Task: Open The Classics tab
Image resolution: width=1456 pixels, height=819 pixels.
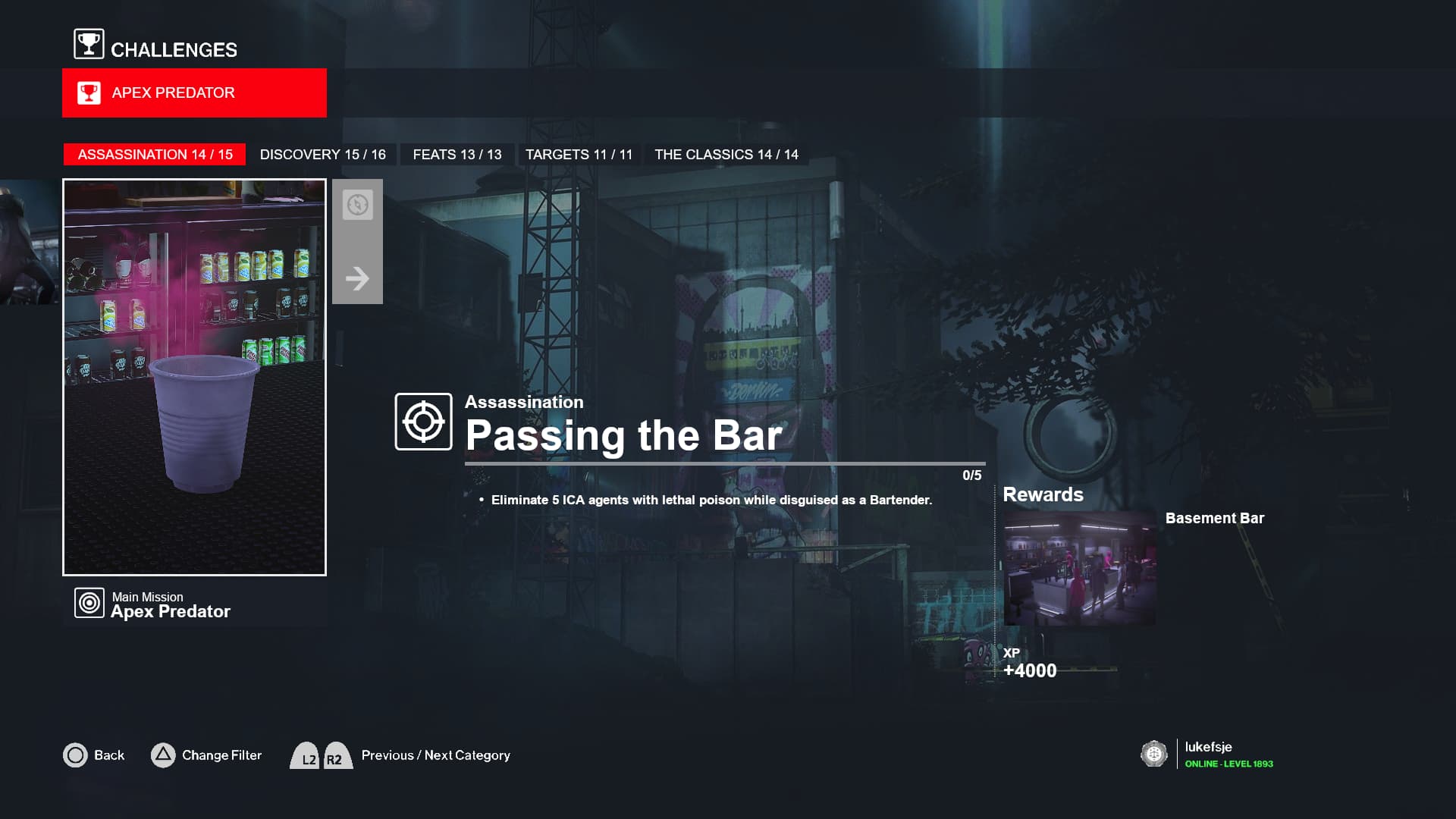Action: click(x=726, y=155)
